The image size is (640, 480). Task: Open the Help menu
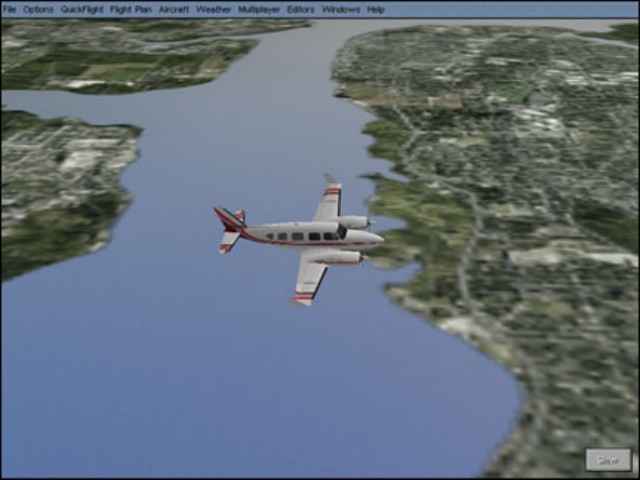(x=375, y=9)
